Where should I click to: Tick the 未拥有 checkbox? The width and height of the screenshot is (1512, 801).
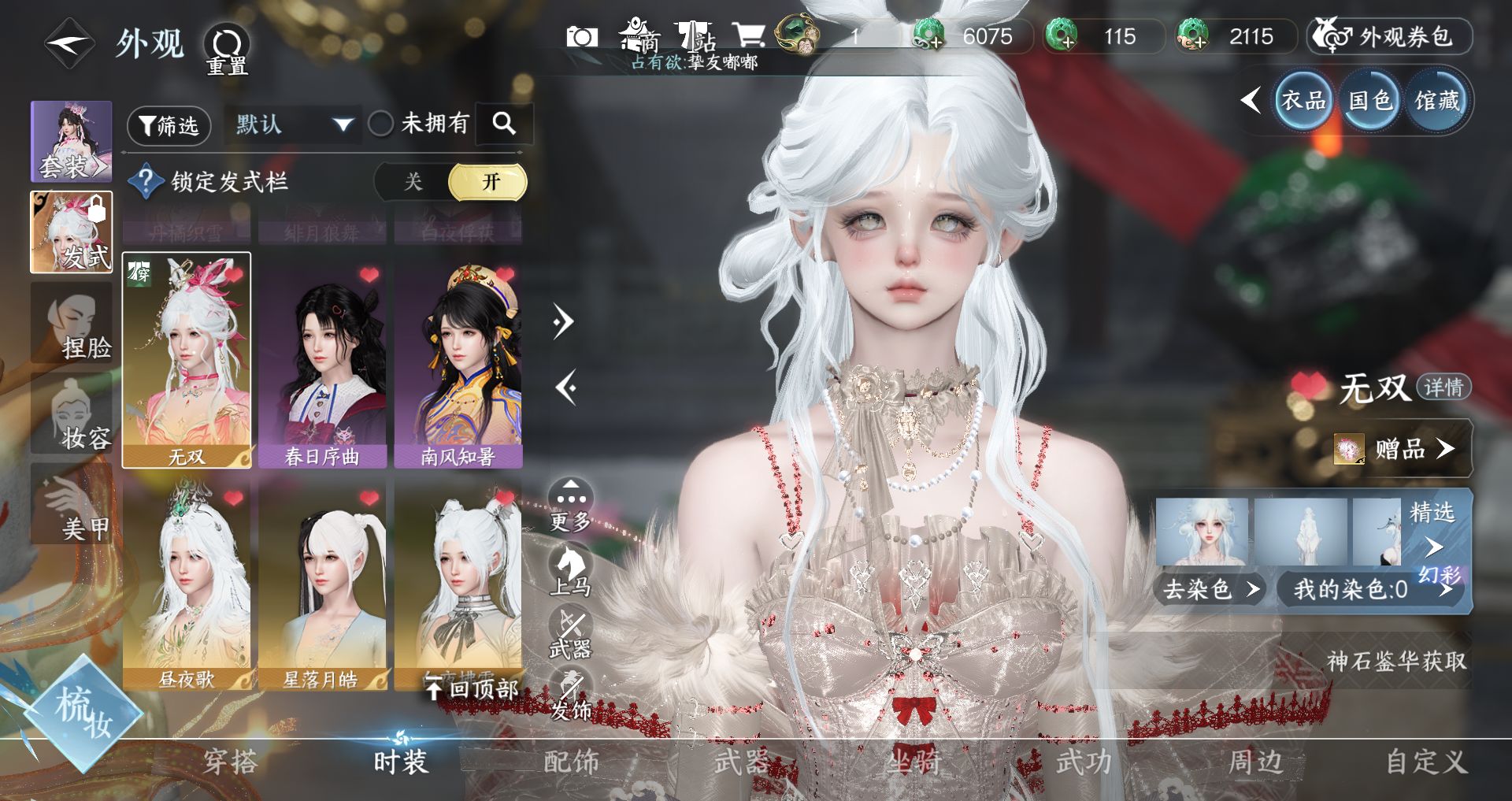click(x=381, y=124)
